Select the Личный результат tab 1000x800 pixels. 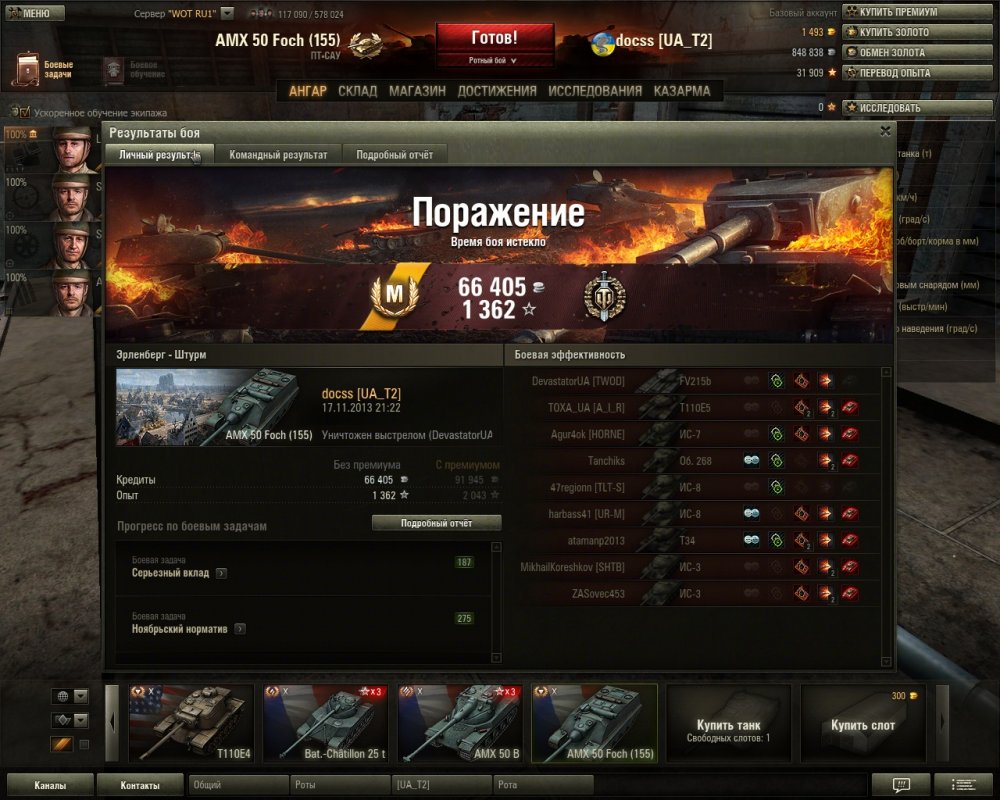(x=158, y=155)
